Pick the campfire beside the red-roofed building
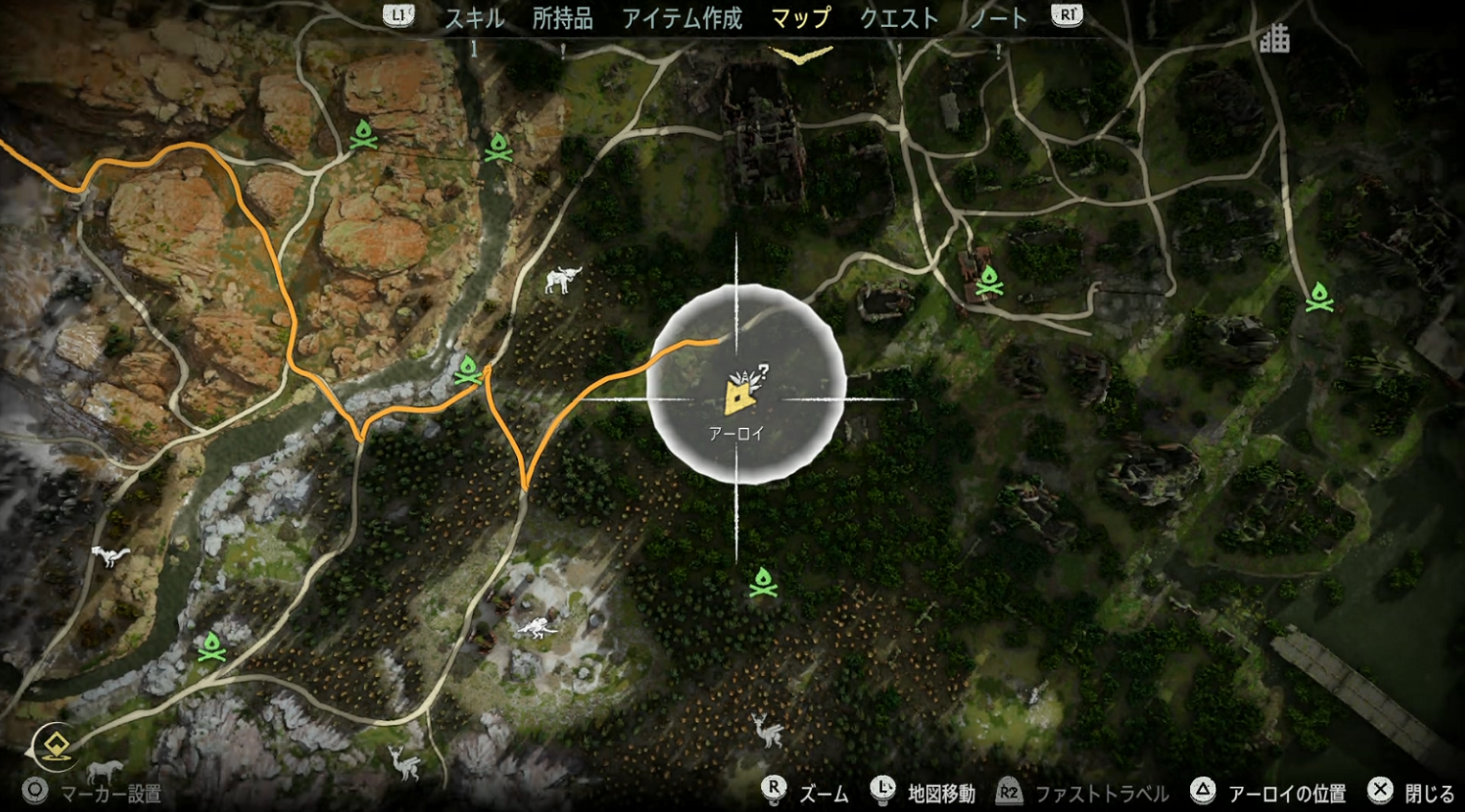 point(989,281)
